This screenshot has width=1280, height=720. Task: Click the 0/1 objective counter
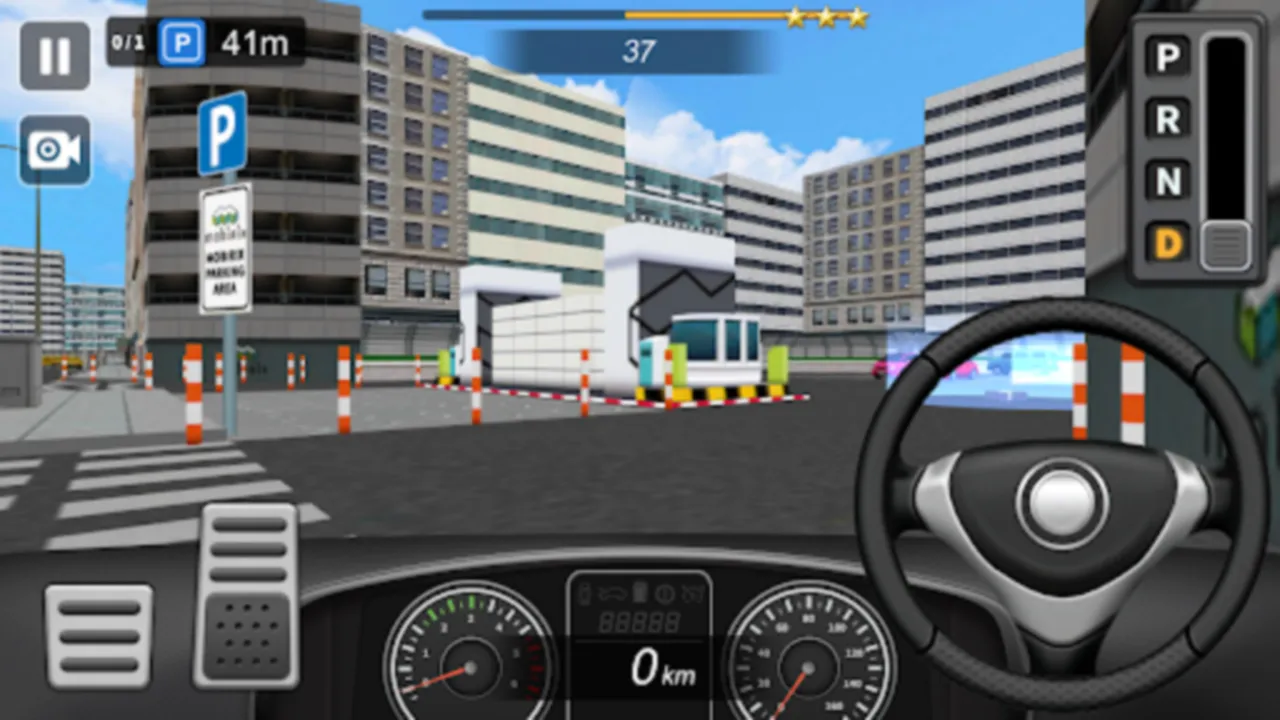(129, 43)
